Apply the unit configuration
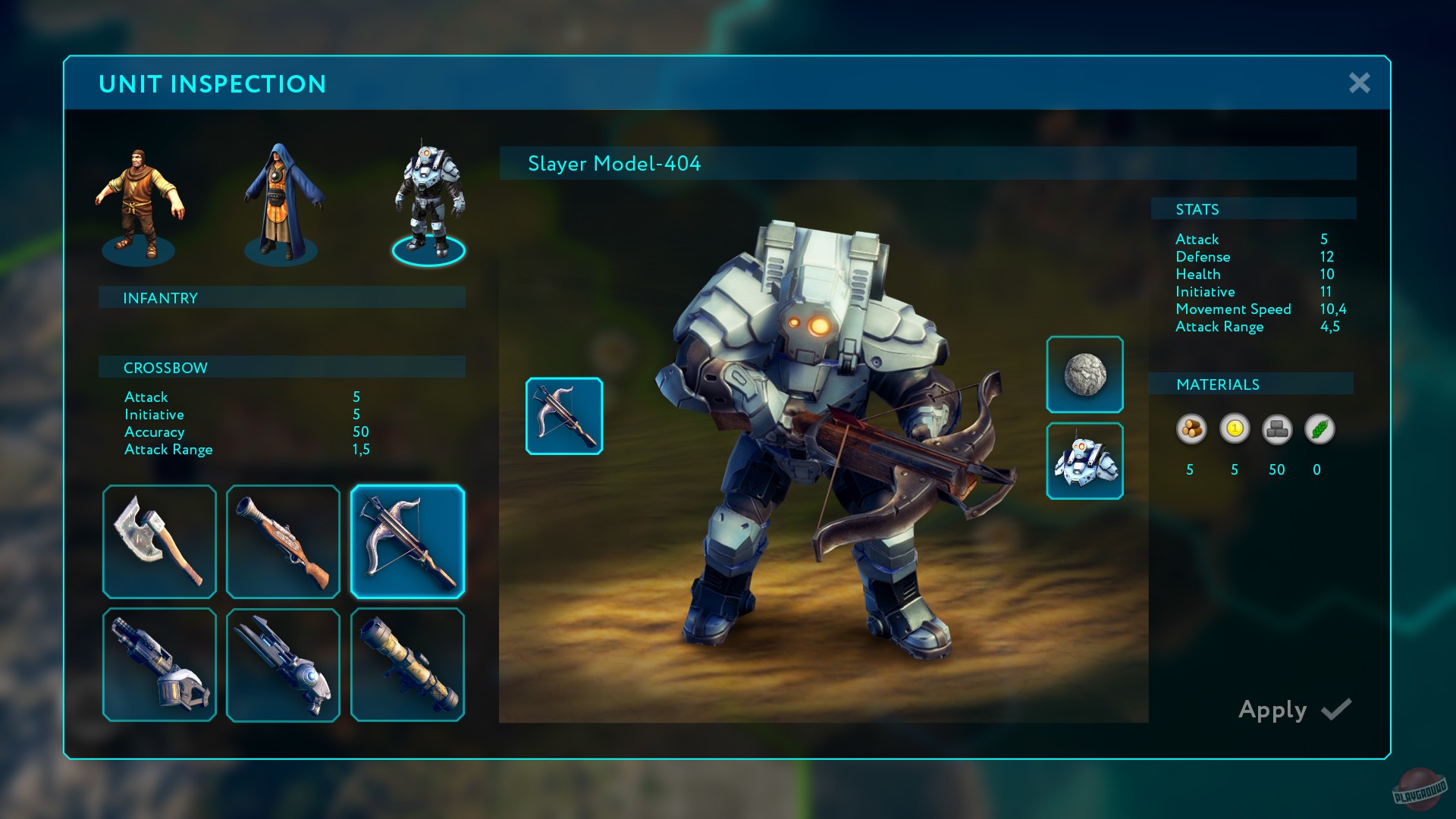The image size is (1456, 819). click(1294, 710)
